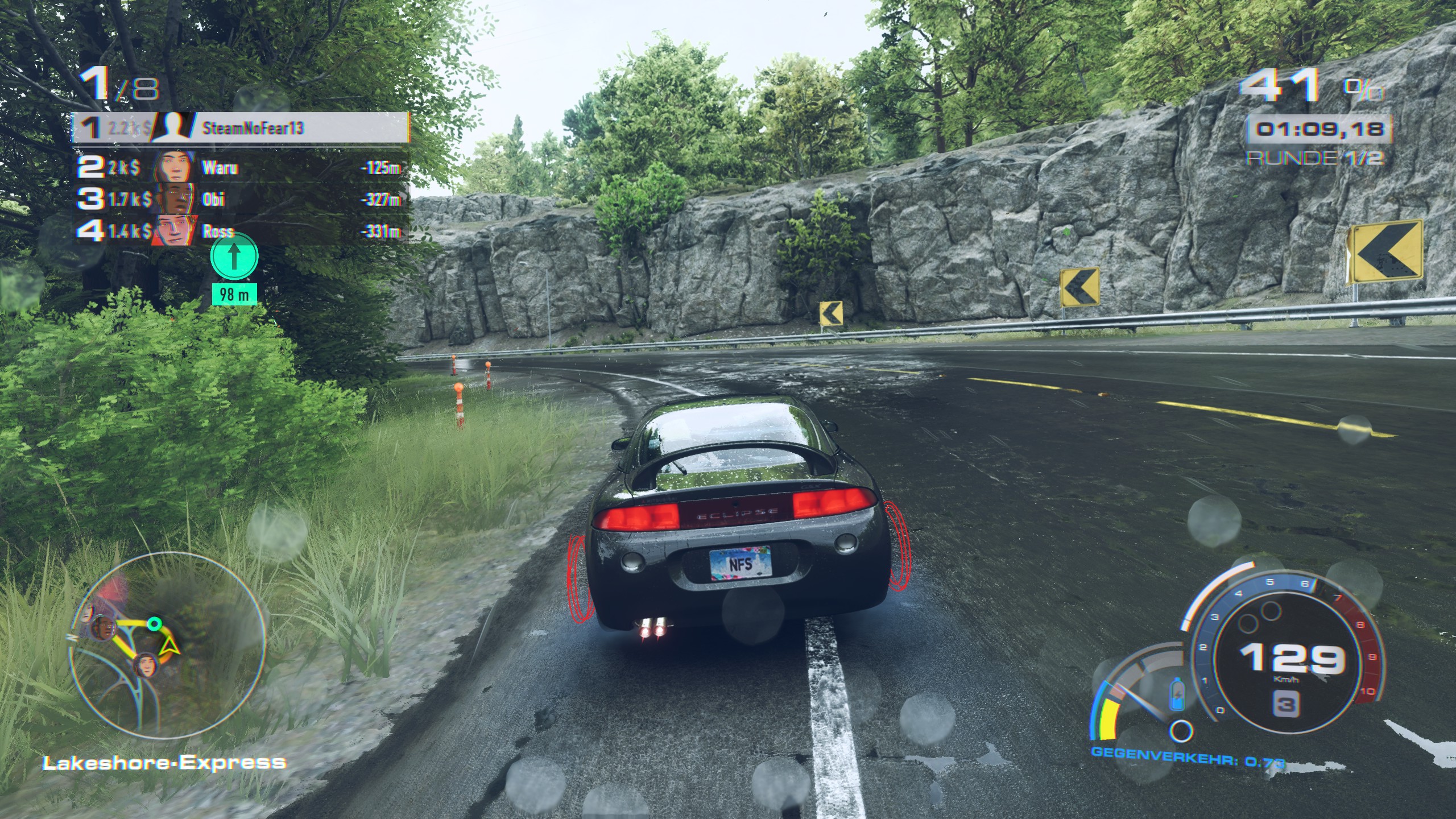Open the circular minimap
This screenshot has height=819, width=1456.
pyautogui.click(x=167, y=645)
